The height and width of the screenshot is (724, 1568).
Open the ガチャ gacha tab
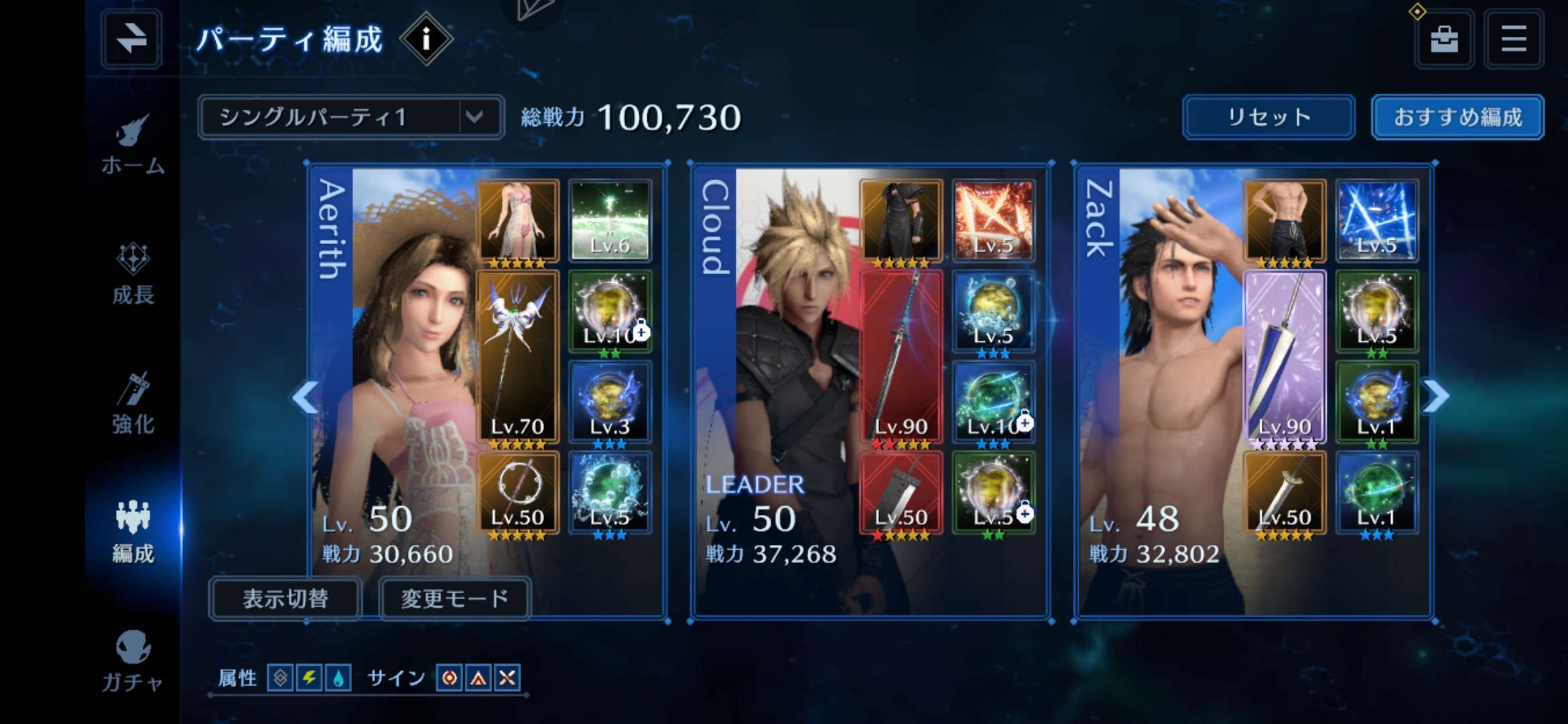(133, 660)
